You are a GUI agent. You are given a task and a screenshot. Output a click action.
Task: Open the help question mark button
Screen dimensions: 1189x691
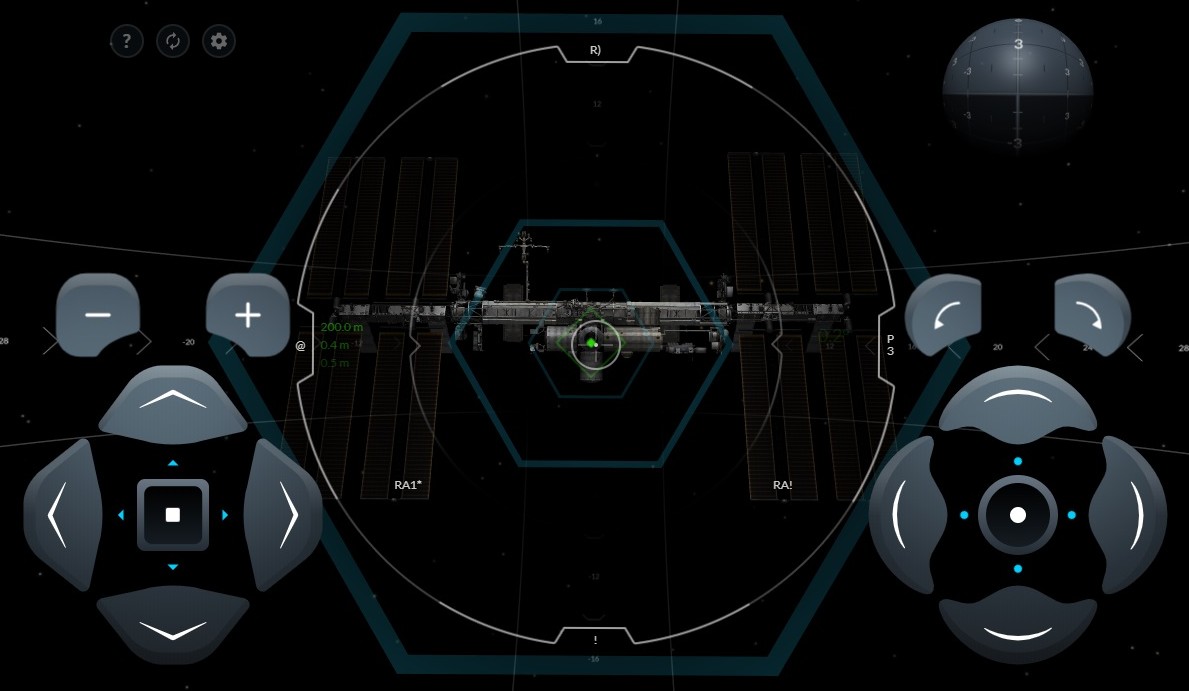pyautogui.click(x=127, y=41)
